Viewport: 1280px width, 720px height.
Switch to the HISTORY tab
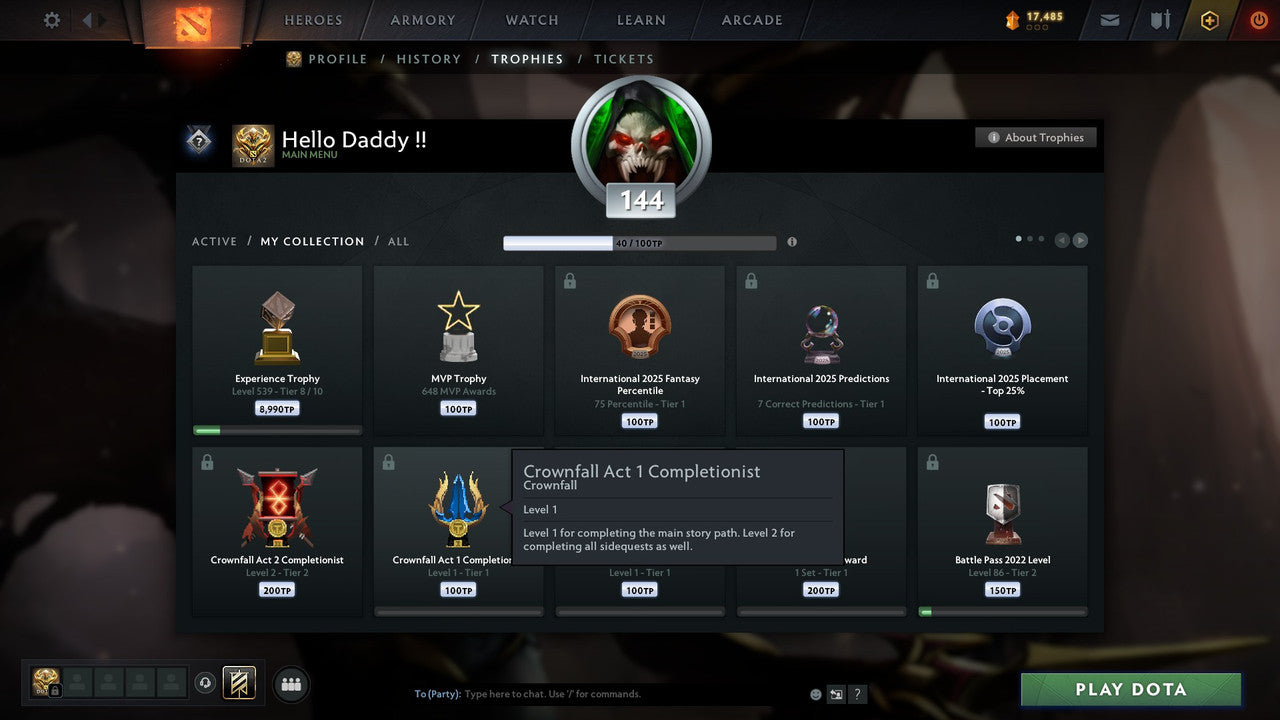(x=428, y=59)
